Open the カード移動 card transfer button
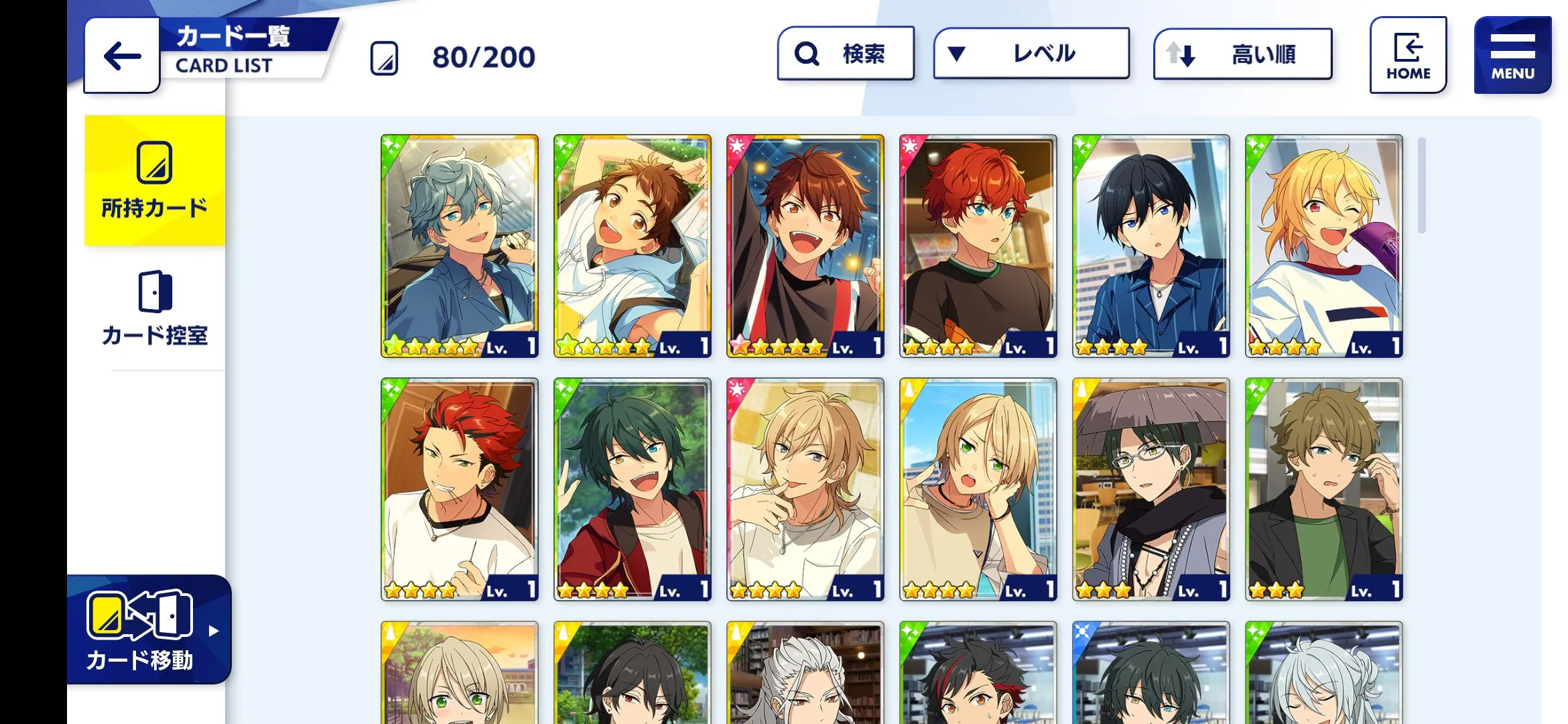This screenshot has width=1568, height=724. pyautogui.click(x=149, y=629)
